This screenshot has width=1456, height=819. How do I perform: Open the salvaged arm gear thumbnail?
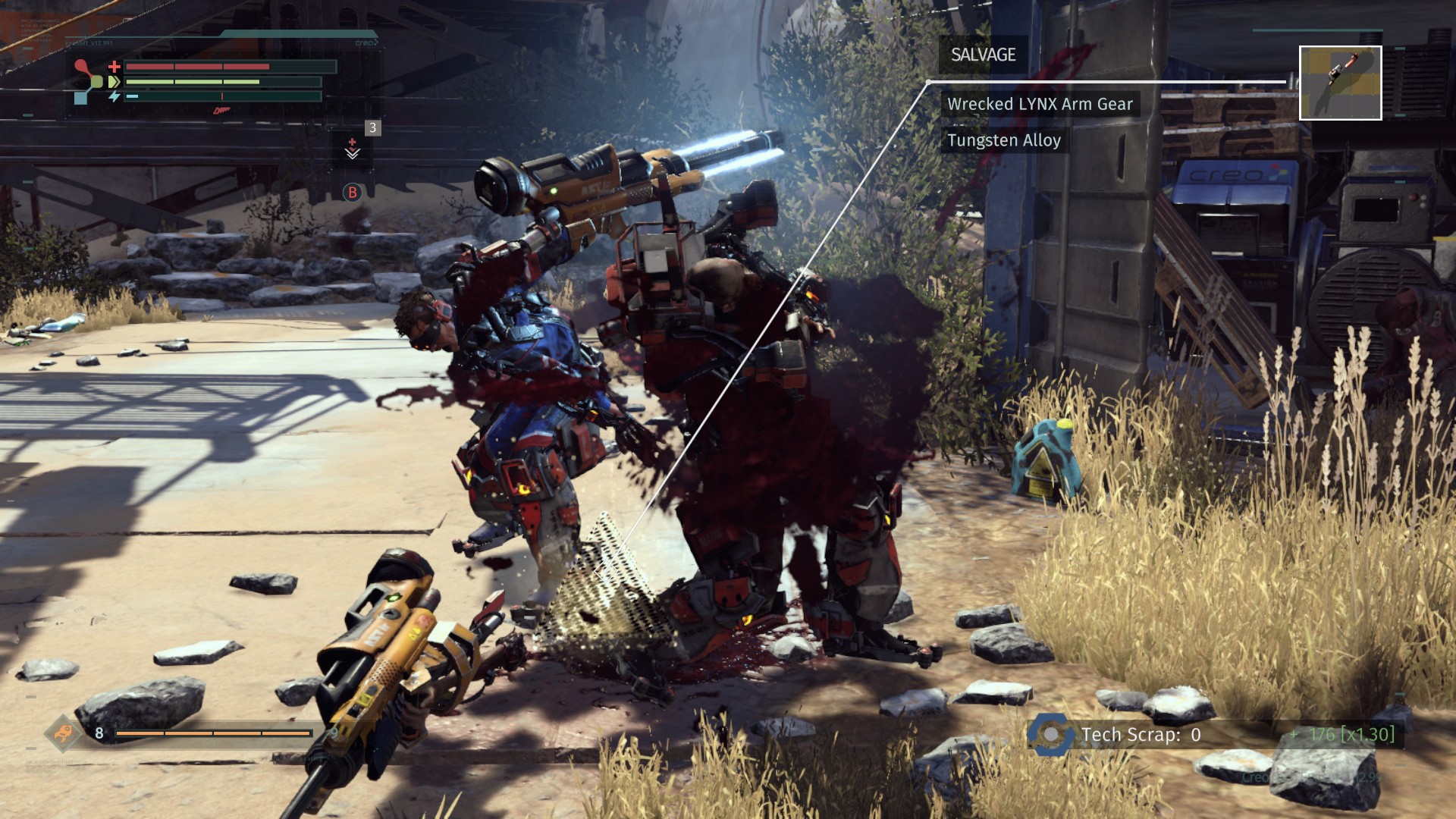1340,83
